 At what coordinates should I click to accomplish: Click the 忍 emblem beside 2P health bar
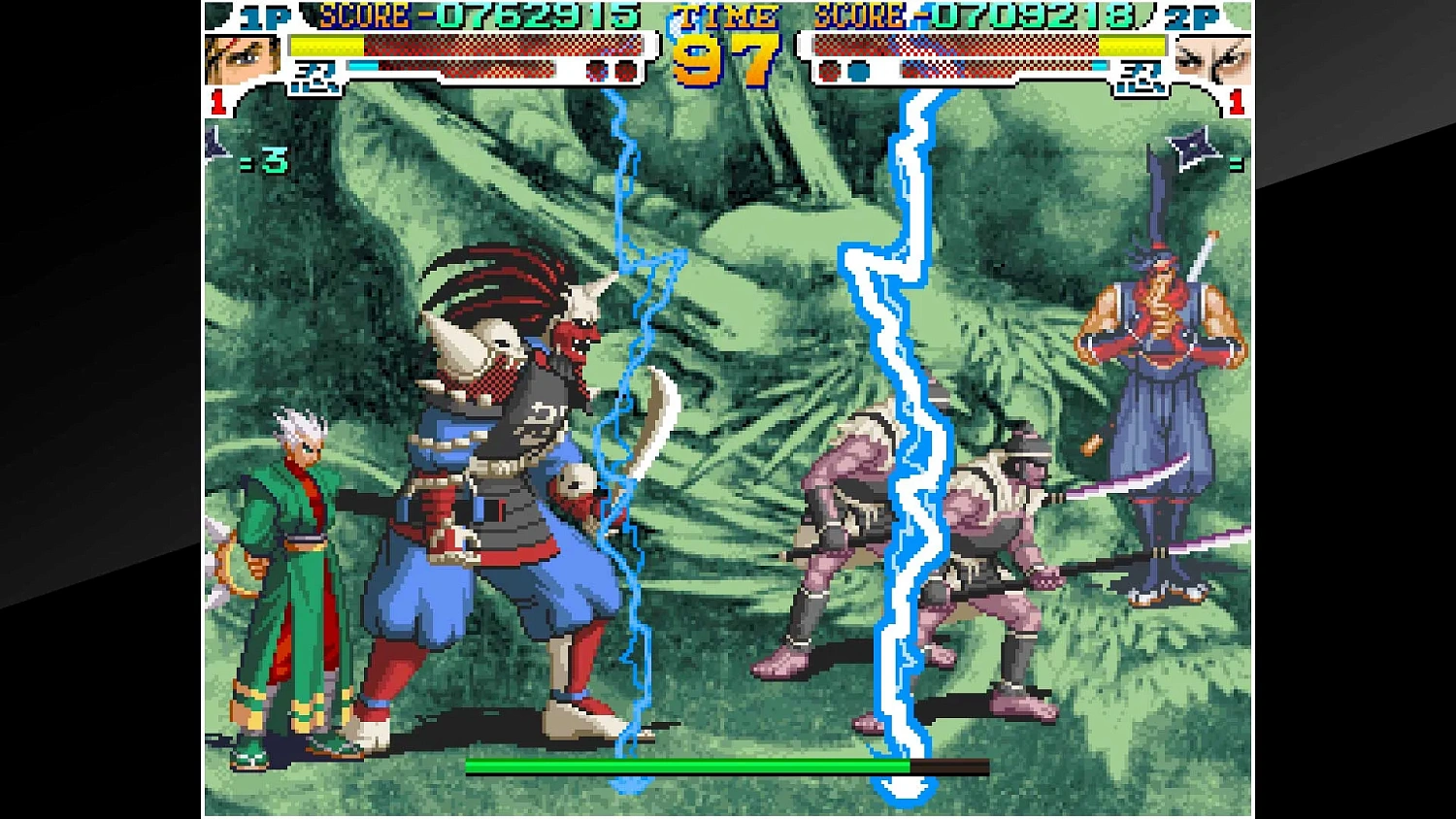(1142, 76)
